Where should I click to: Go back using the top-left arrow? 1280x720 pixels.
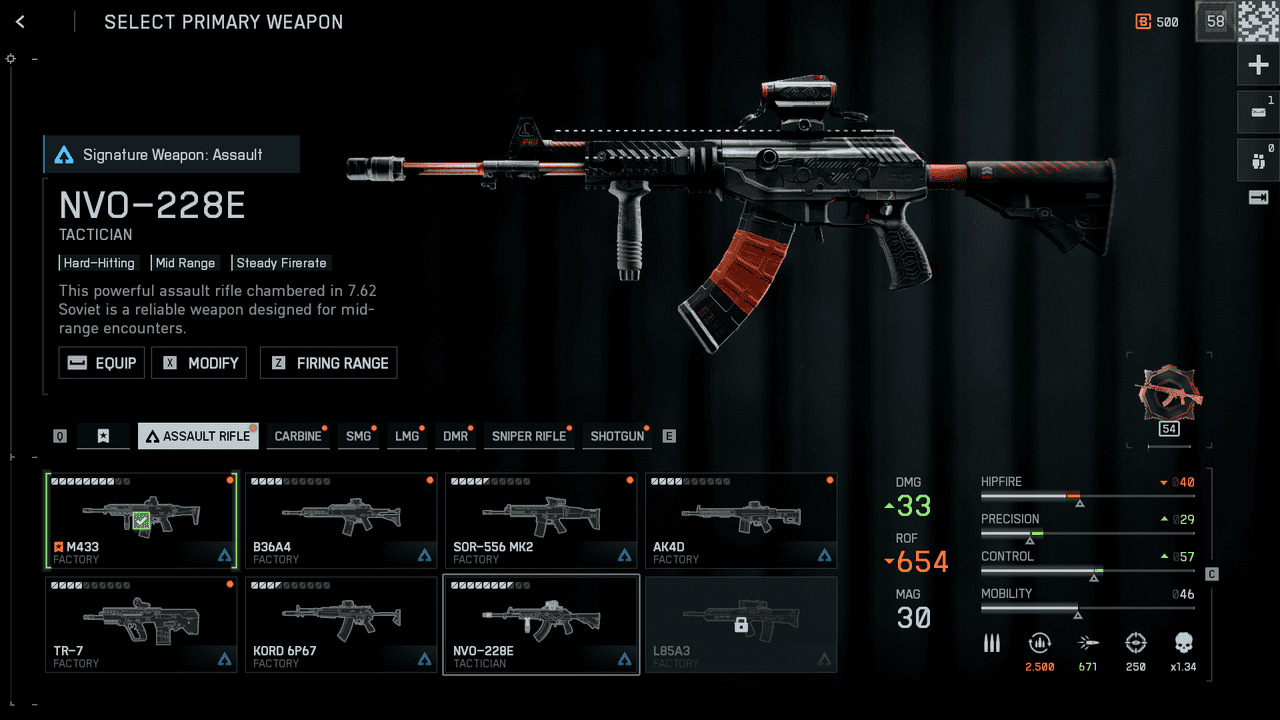pyautogui.click(x=20, y=22)
